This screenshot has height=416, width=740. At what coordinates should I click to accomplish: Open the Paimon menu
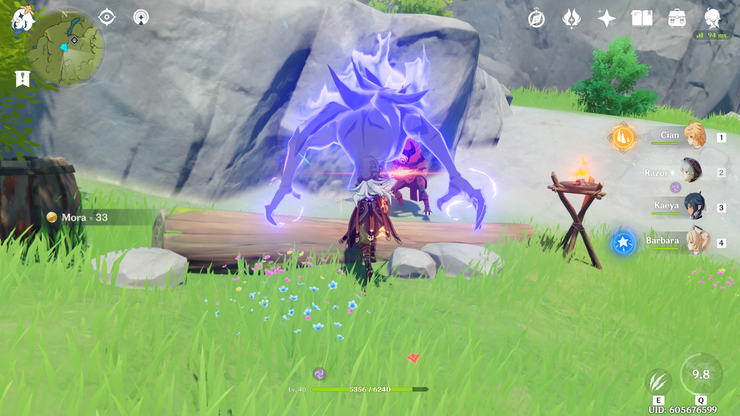22,18
